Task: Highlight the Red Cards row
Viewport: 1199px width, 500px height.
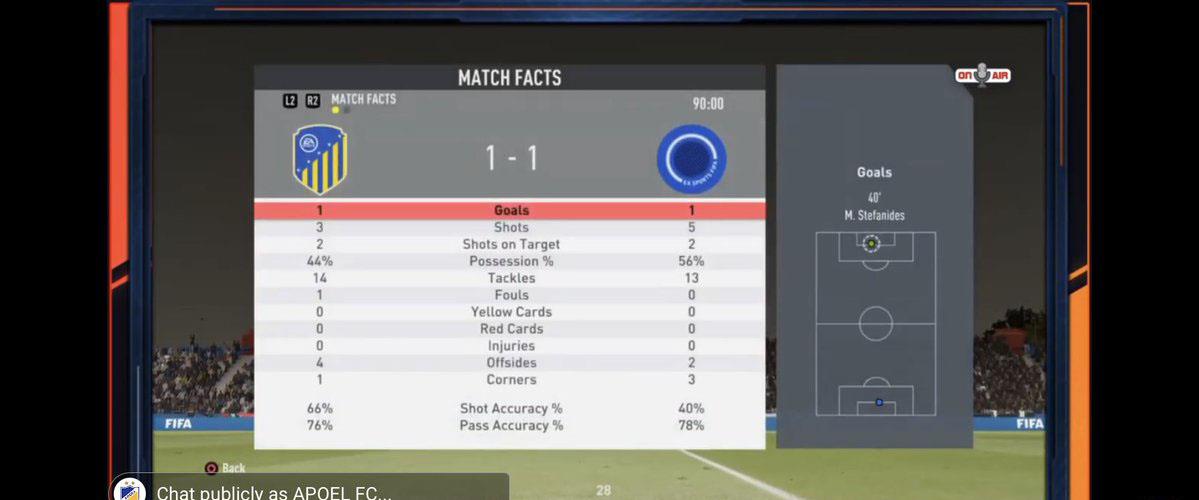Action: point(510,329)
